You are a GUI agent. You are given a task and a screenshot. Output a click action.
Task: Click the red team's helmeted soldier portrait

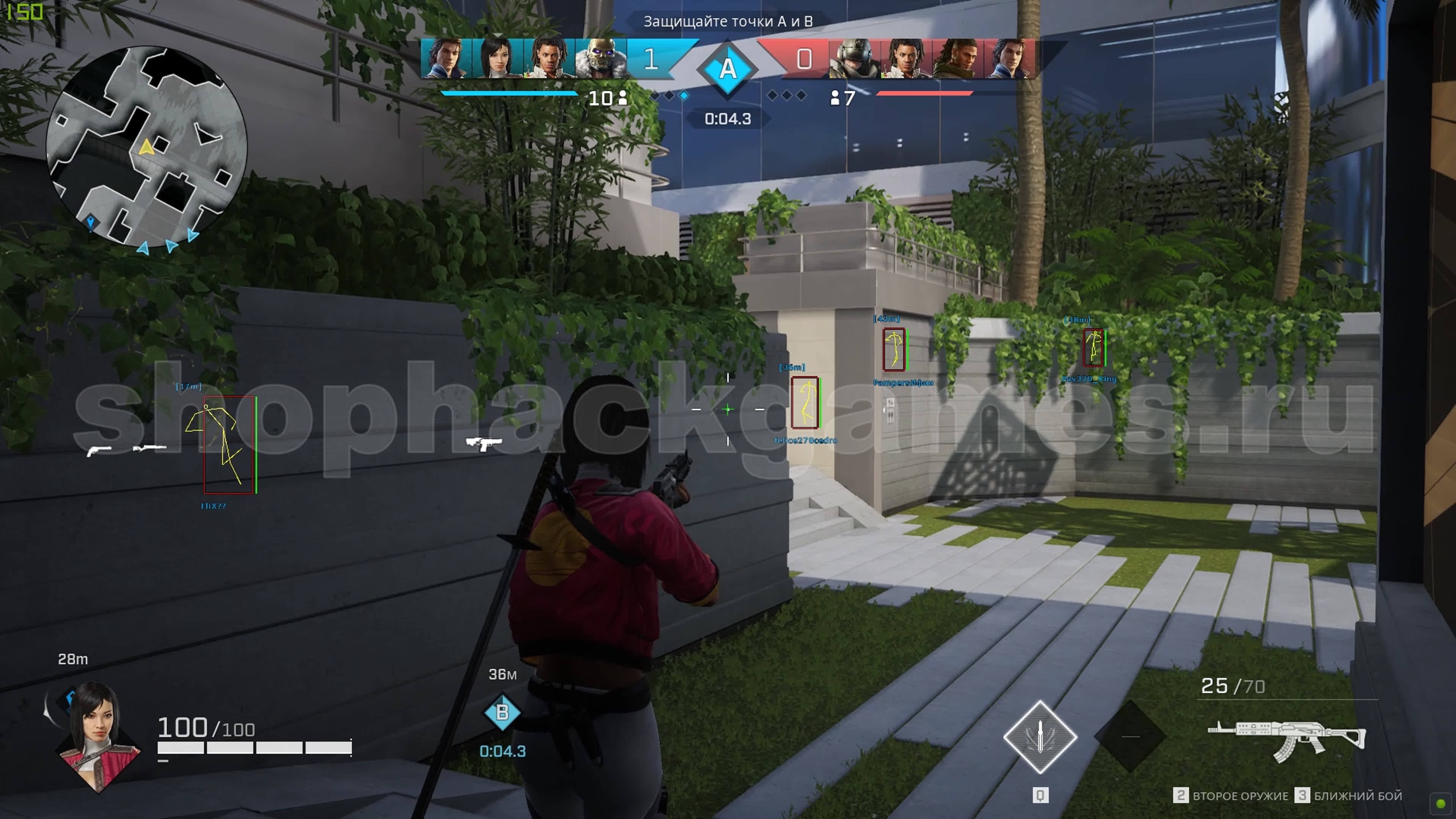pos(854,58)
